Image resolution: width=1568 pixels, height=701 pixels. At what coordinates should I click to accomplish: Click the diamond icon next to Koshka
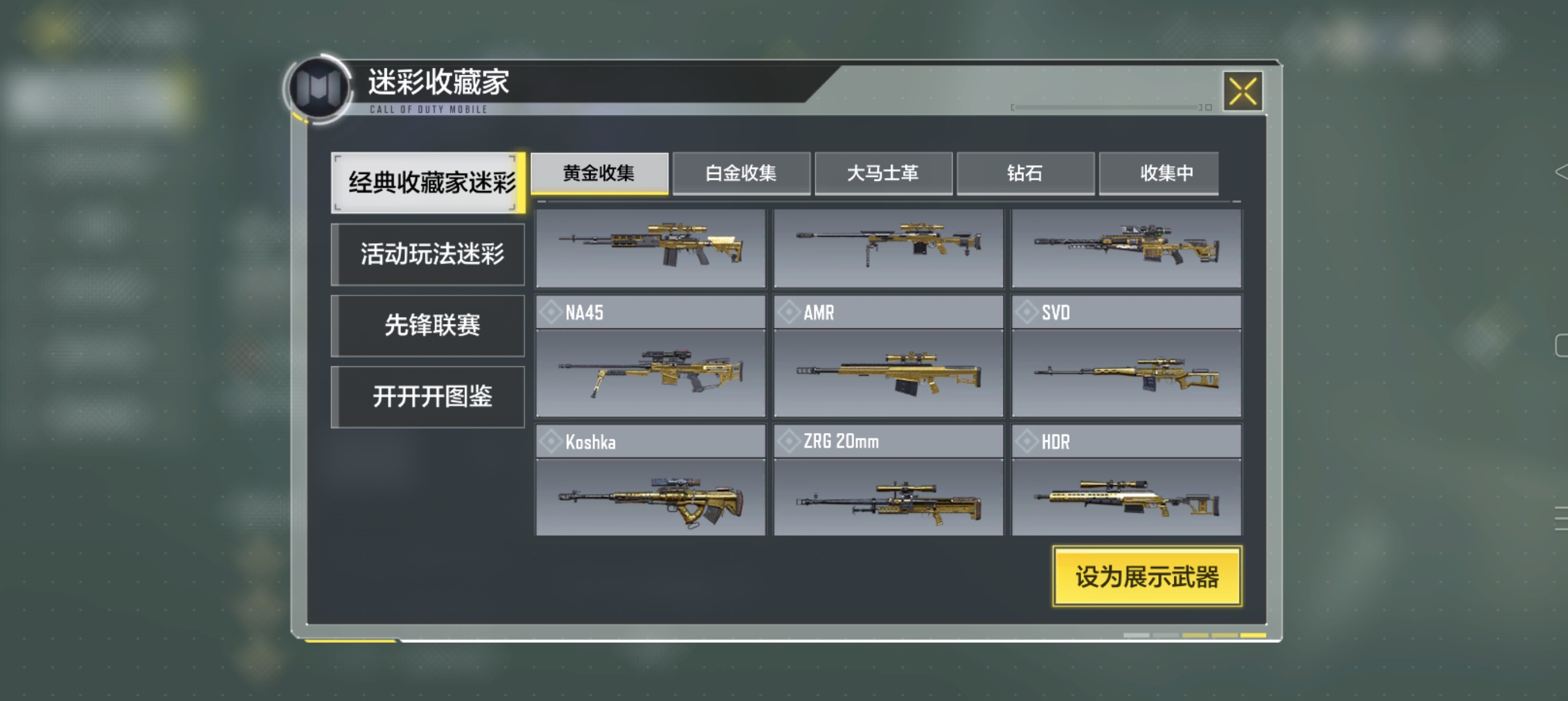[x=551, y=441]
